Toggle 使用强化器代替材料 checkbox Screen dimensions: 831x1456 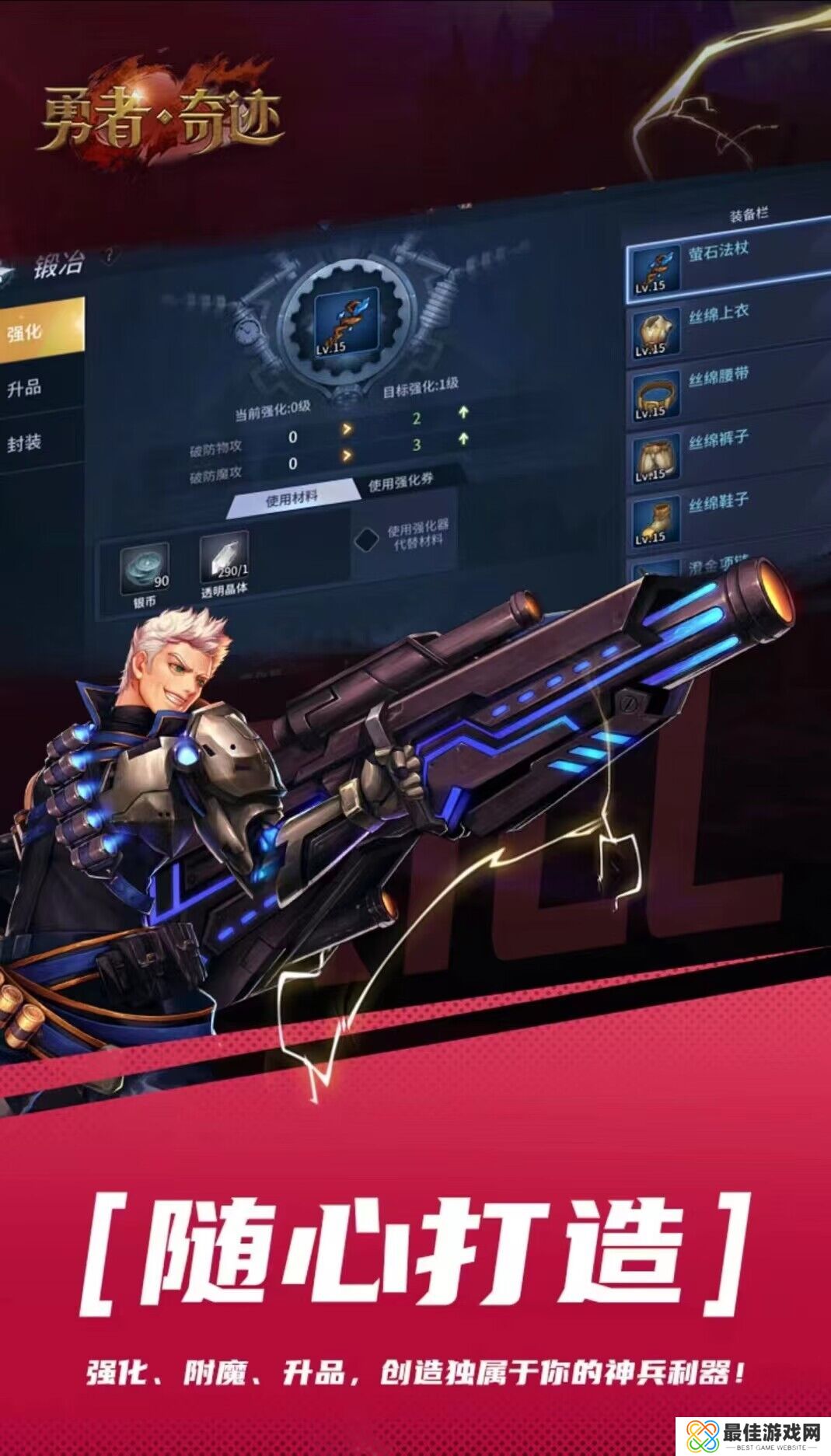tap(366, 540)
